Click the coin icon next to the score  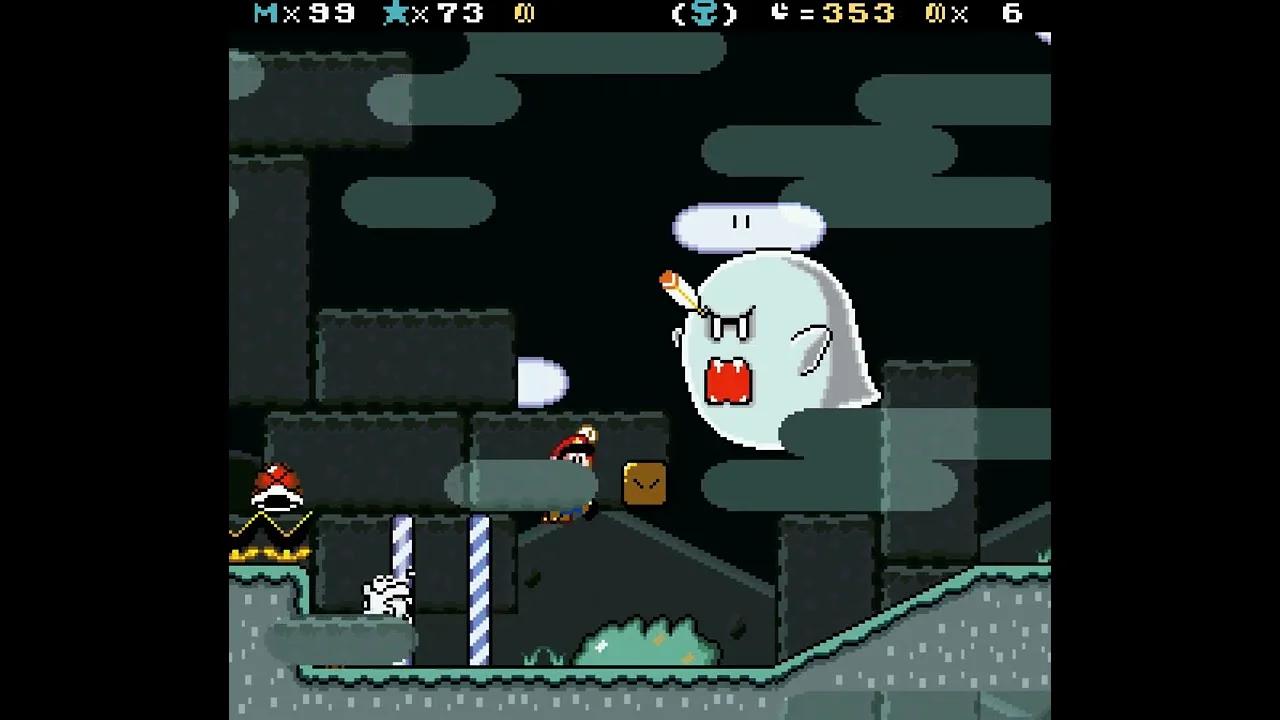pyautogui.click(x=525, y=14)
